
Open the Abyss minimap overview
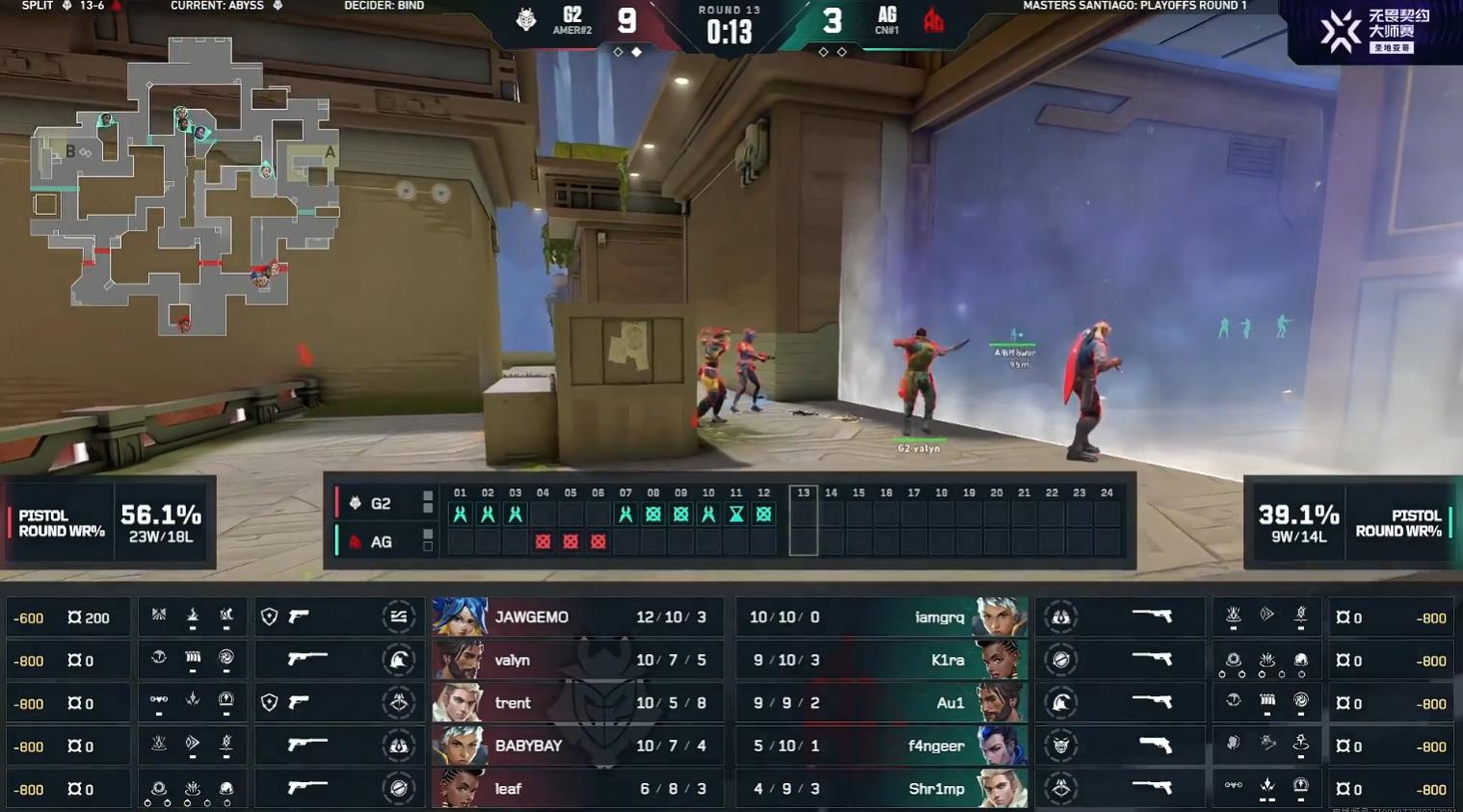coord(185,183)
